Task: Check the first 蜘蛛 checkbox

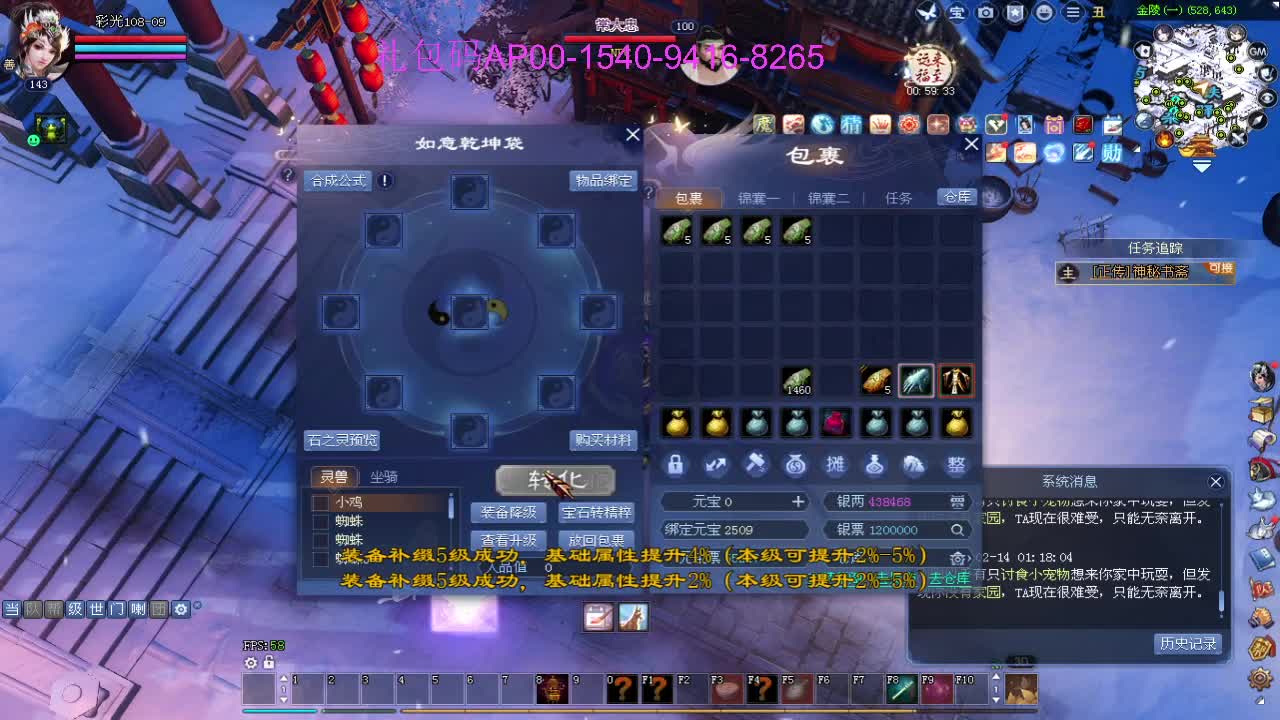Action: click(x=322, y=520)
